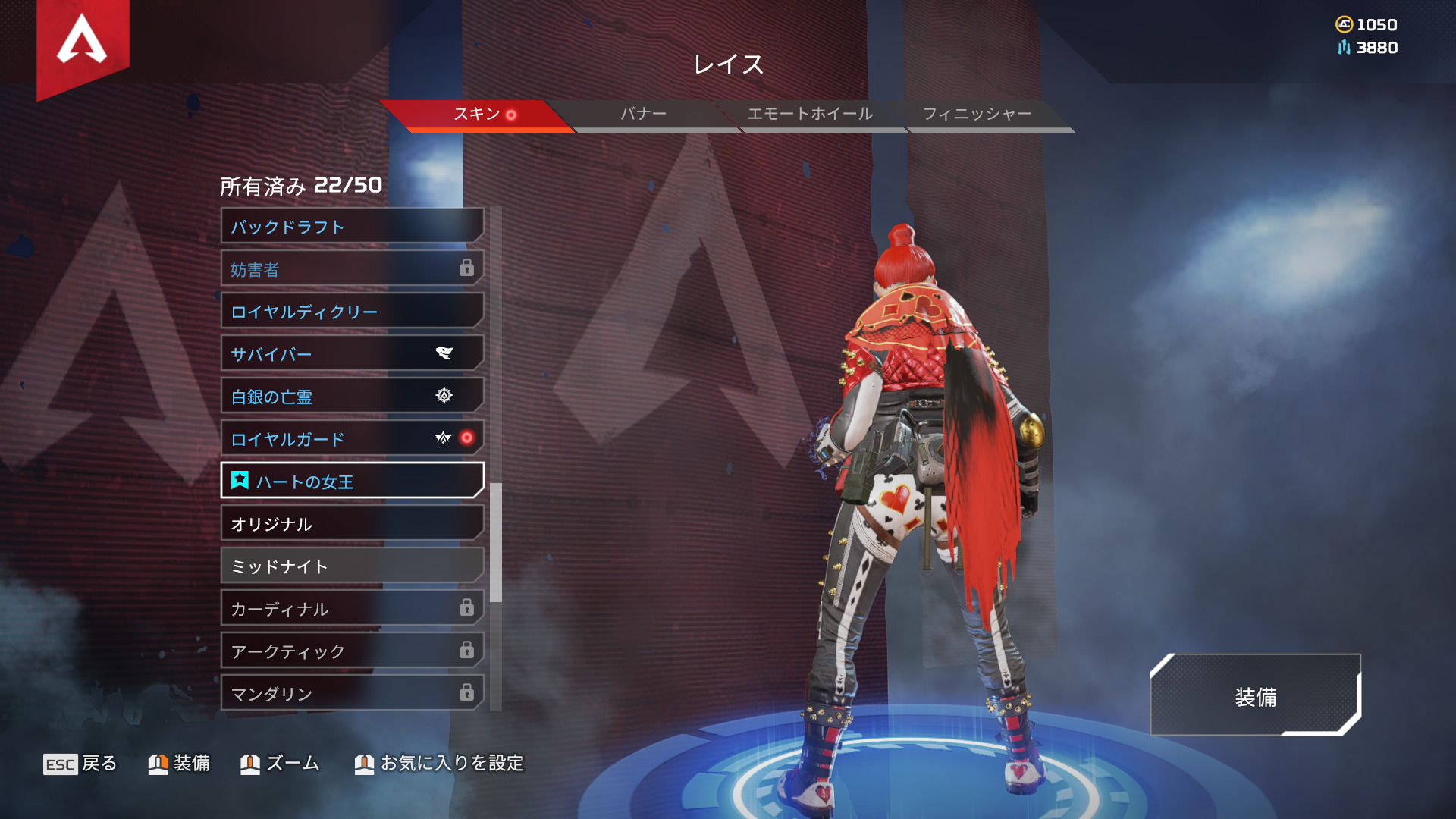Select the サバイバー skin row

[352, 354]
